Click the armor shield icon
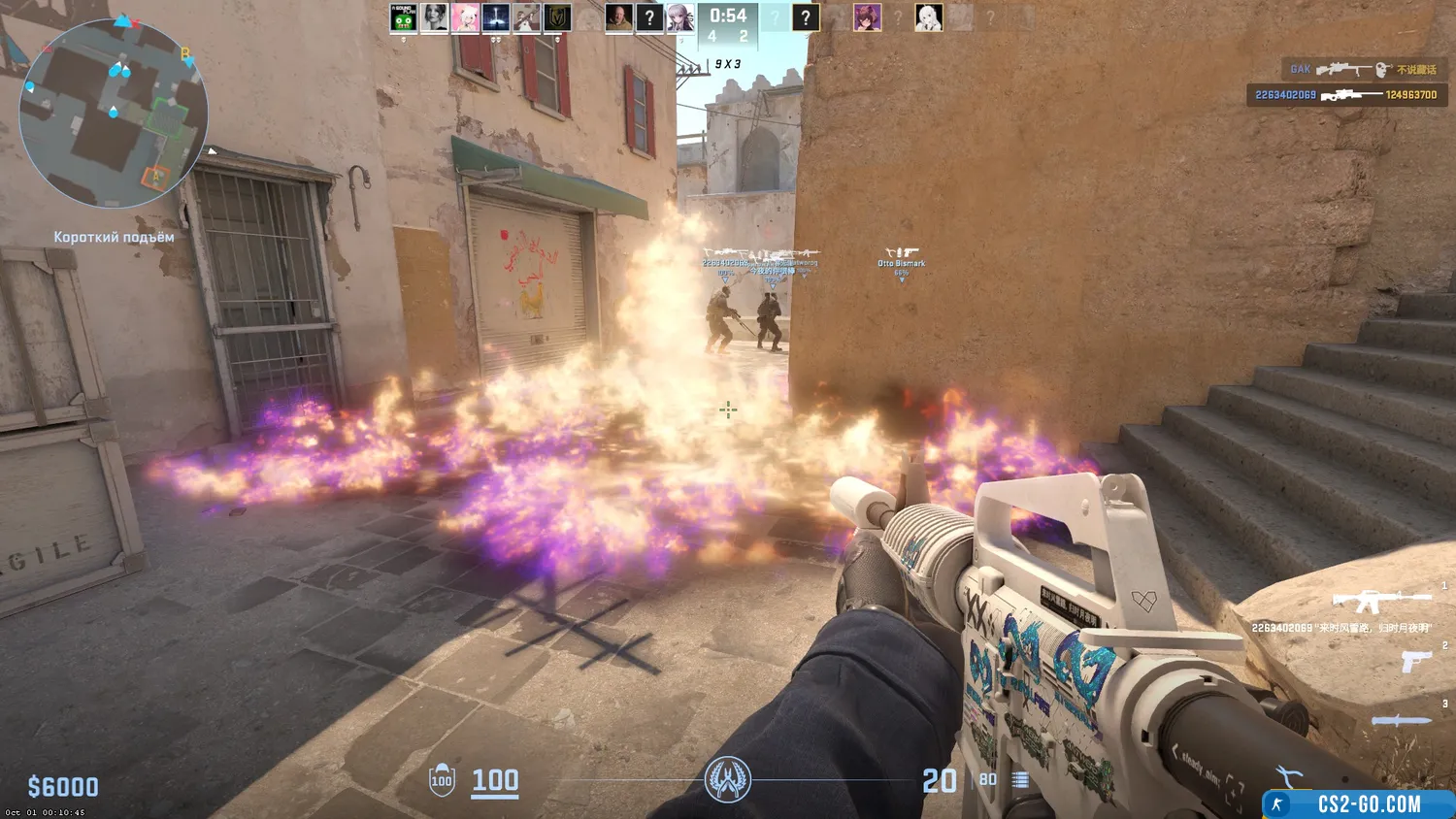 point(442,780)
